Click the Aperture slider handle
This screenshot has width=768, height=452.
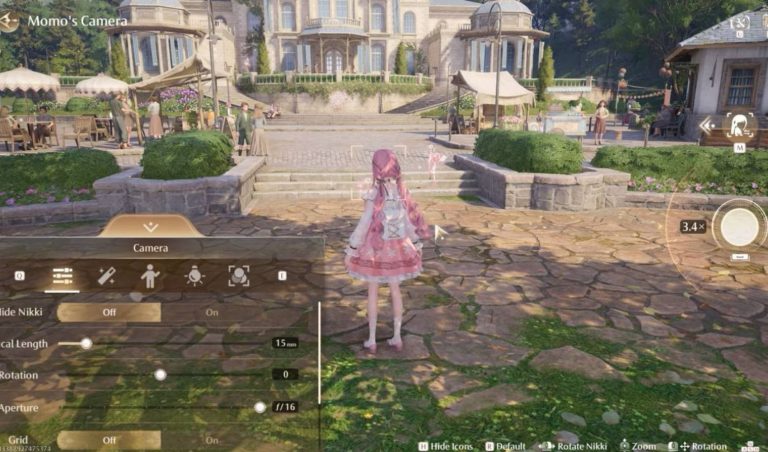(260, 407)
